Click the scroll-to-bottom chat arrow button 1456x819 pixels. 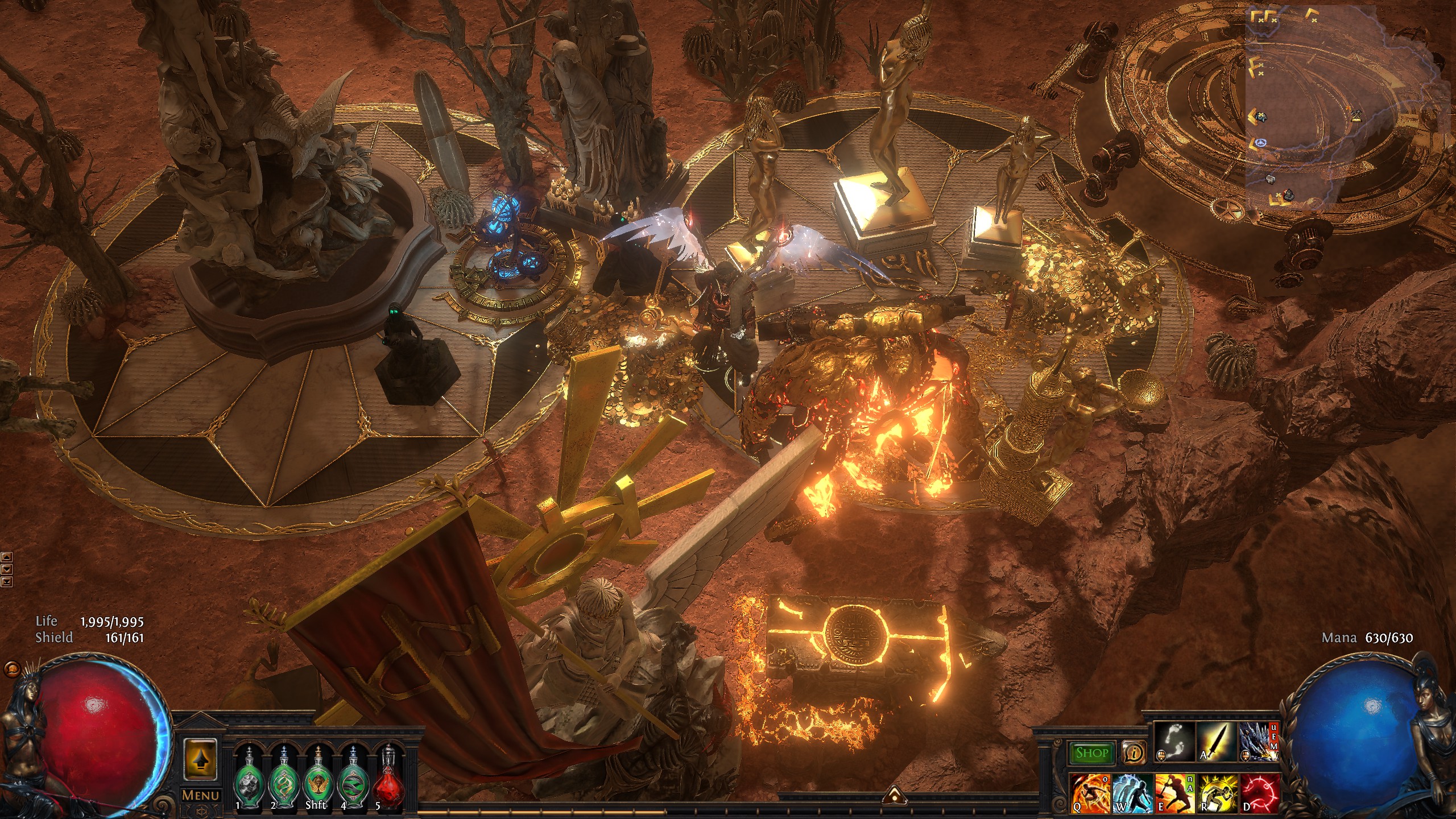pyautogui.click(x=7, y=581)
